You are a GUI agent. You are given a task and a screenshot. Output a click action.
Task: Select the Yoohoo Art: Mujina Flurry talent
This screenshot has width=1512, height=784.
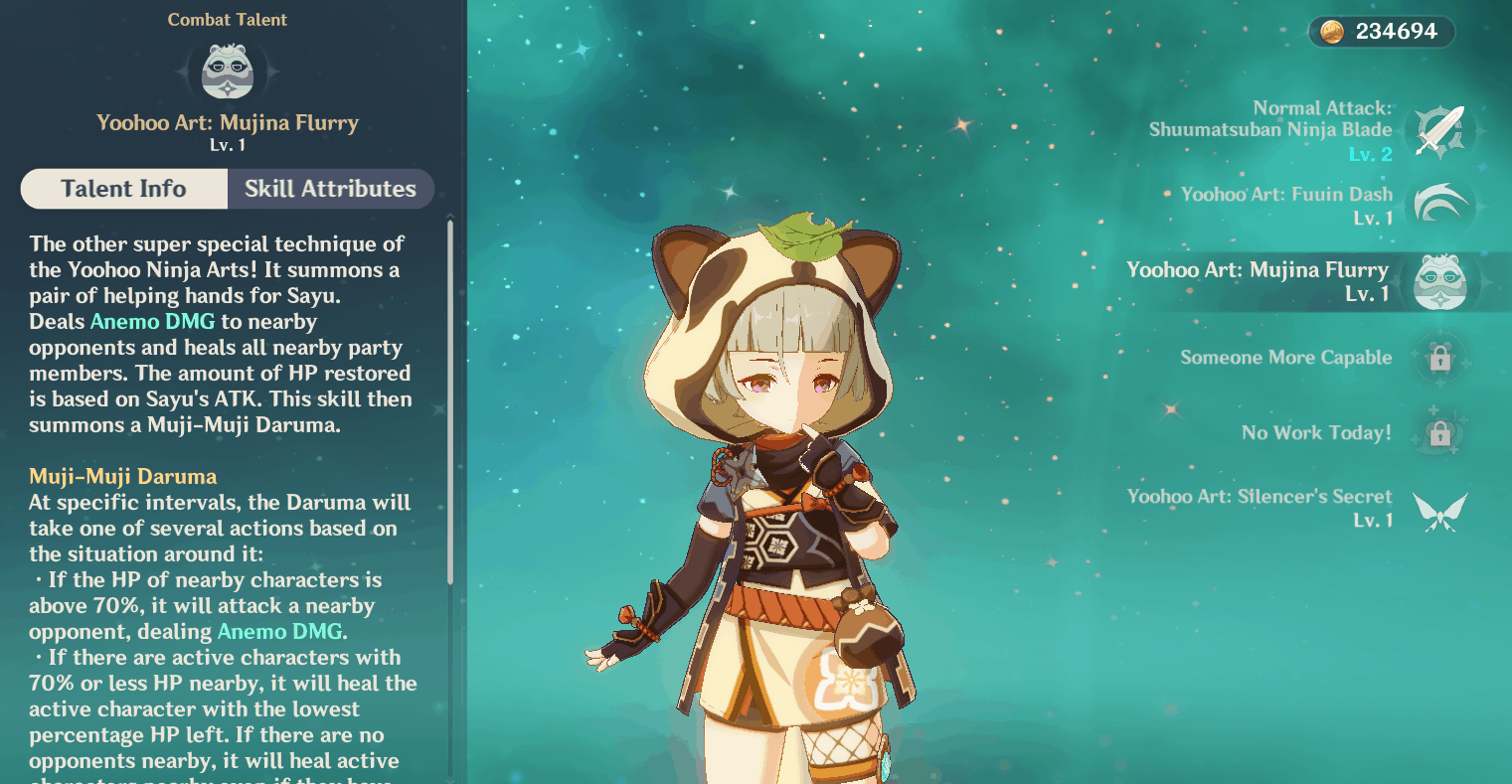pos(1438,282)
